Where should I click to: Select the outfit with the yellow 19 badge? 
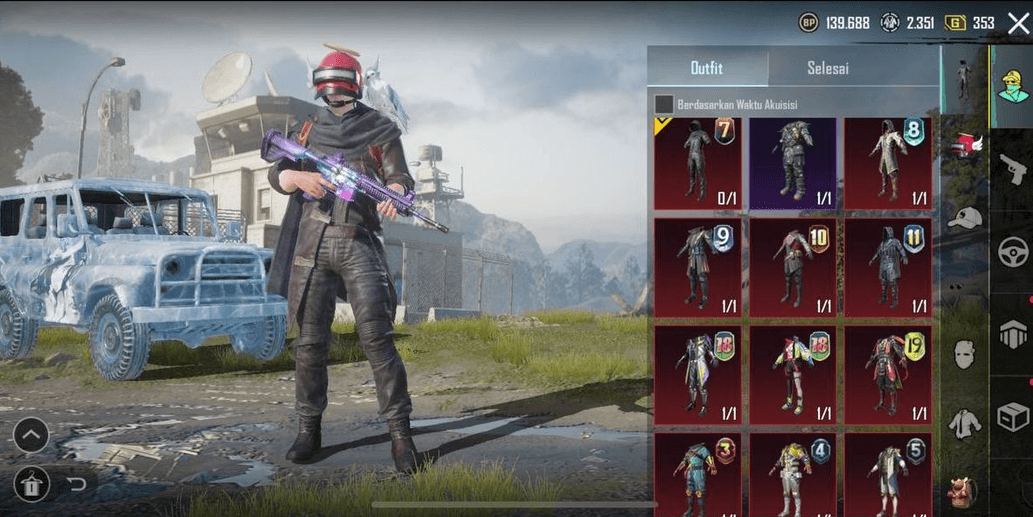coord(888,371)
